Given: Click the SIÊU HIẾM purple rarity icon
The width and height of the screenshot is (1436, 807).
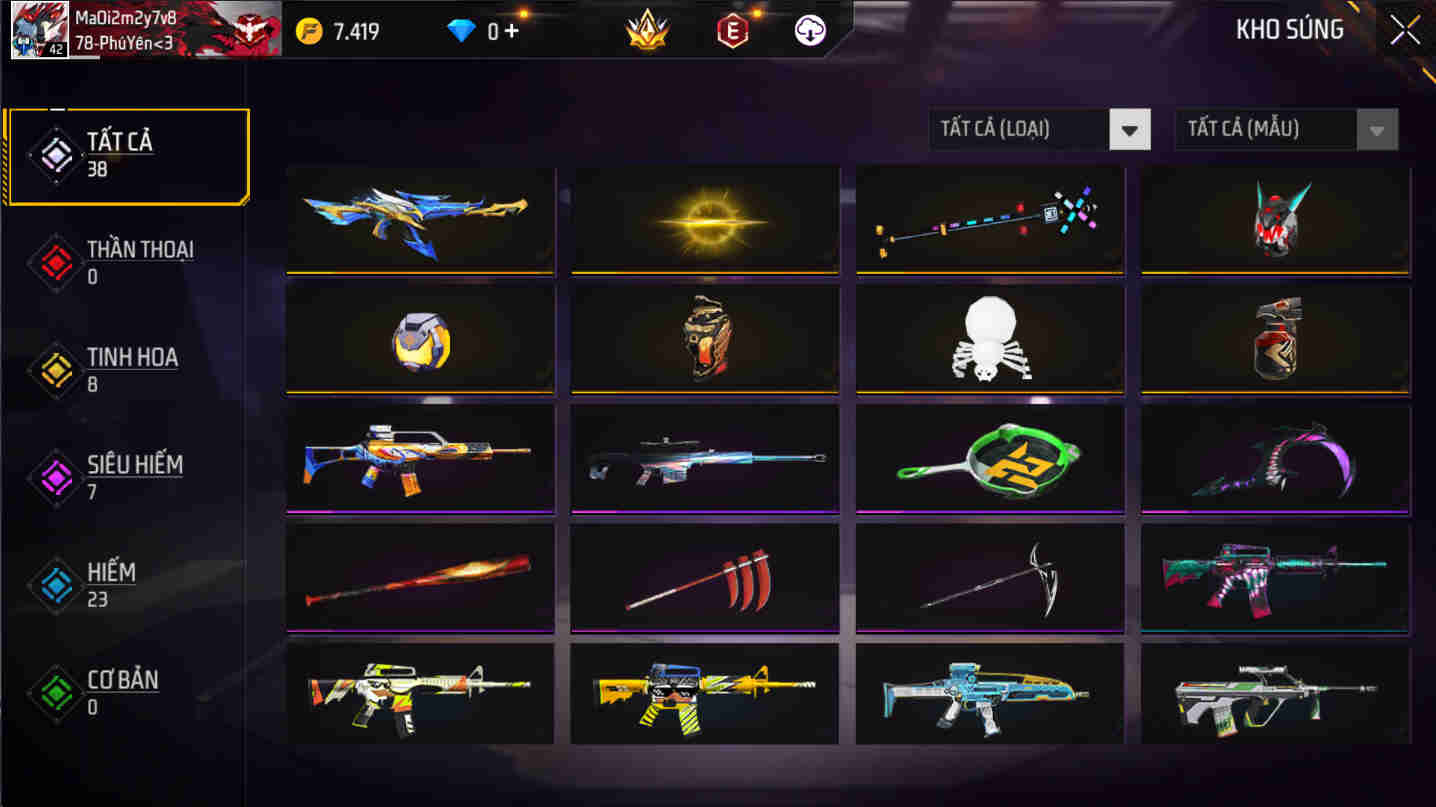Looking at the screenshot, I should coord(55,478).
